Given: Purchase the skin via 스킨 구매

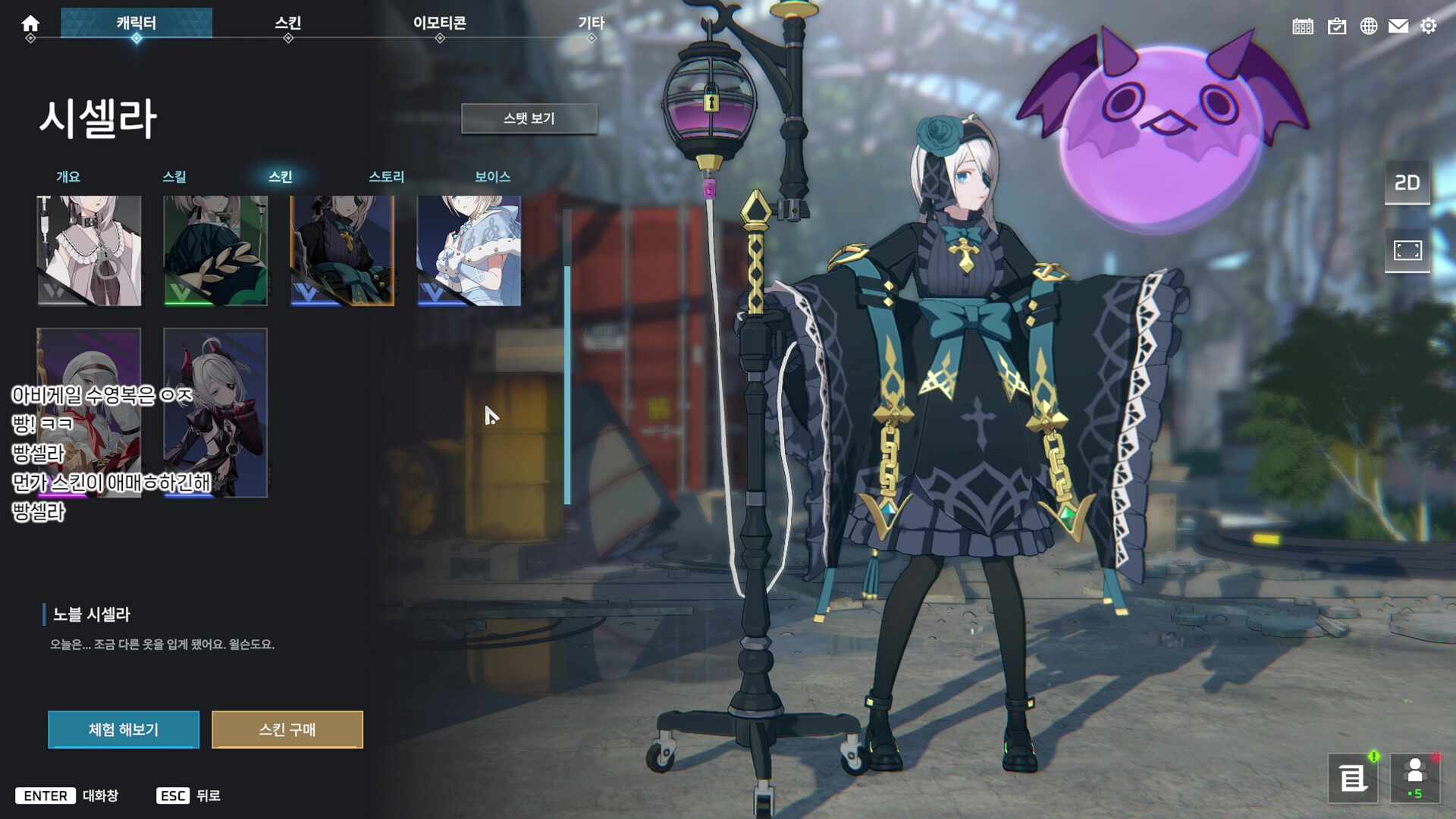Looking at the screenshot, I should tap(287, 730).
